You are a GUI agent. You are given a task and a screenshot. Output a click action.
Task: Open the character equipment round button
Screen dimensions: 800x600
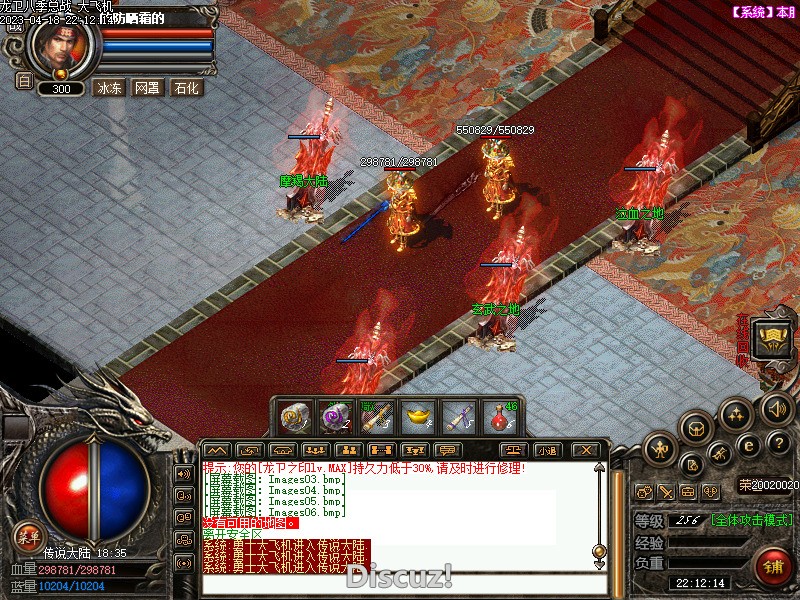pyautogui.click(x=660, y=449)
